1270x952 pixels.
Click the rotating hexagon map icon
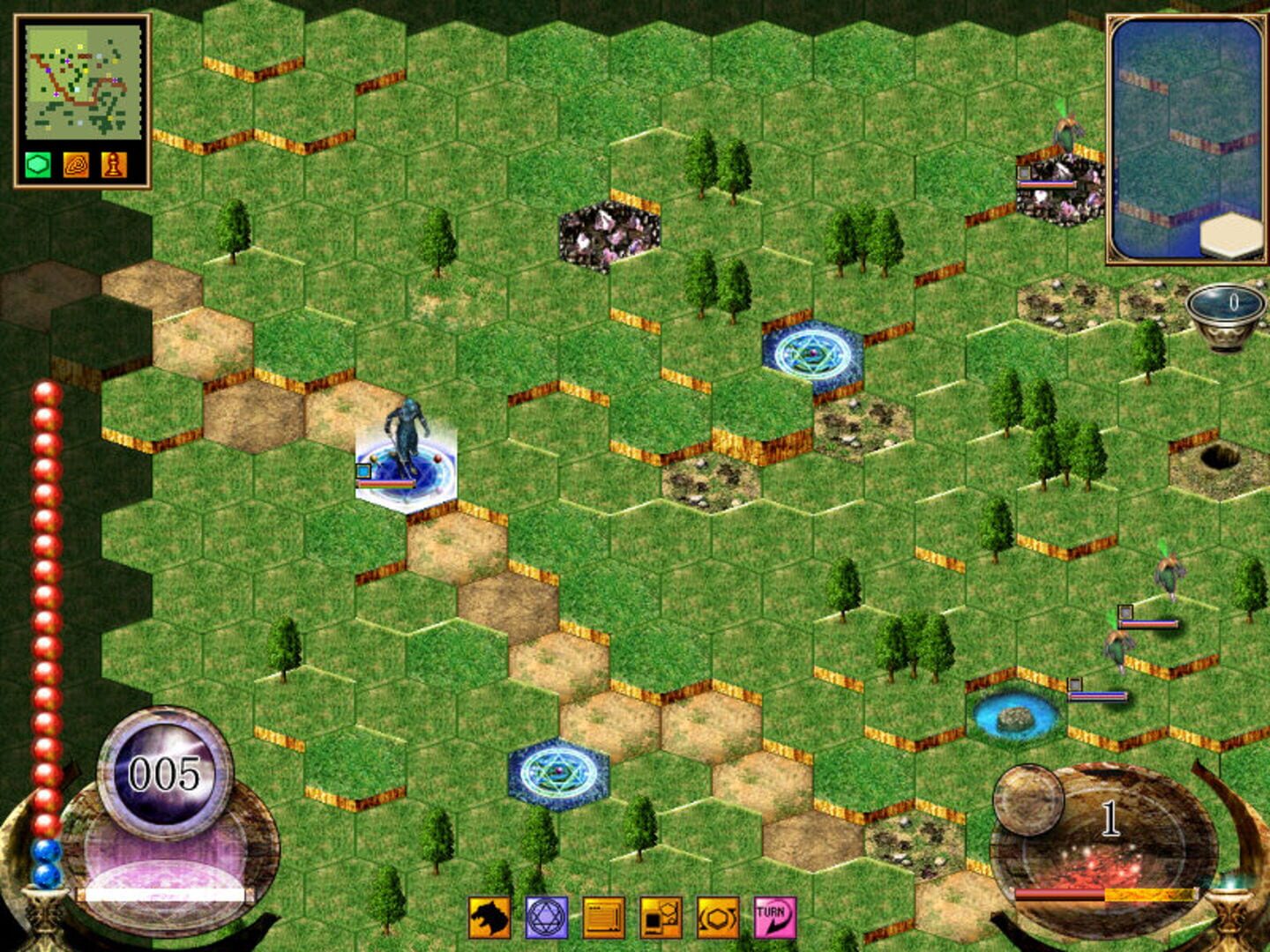pyautogui.click(x=717, y=918)
